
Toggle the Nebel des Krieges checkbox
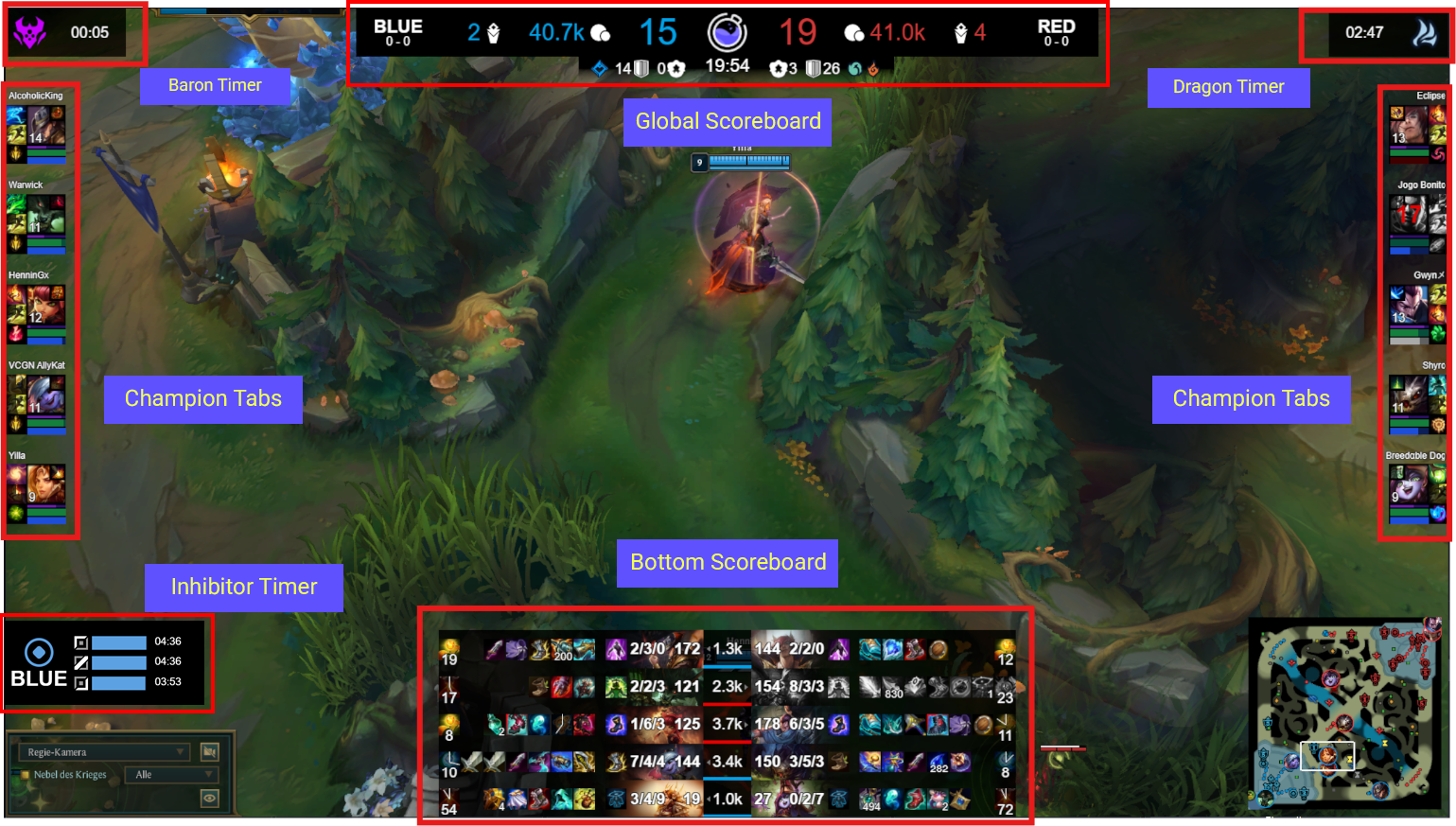[x=25, y=775]
